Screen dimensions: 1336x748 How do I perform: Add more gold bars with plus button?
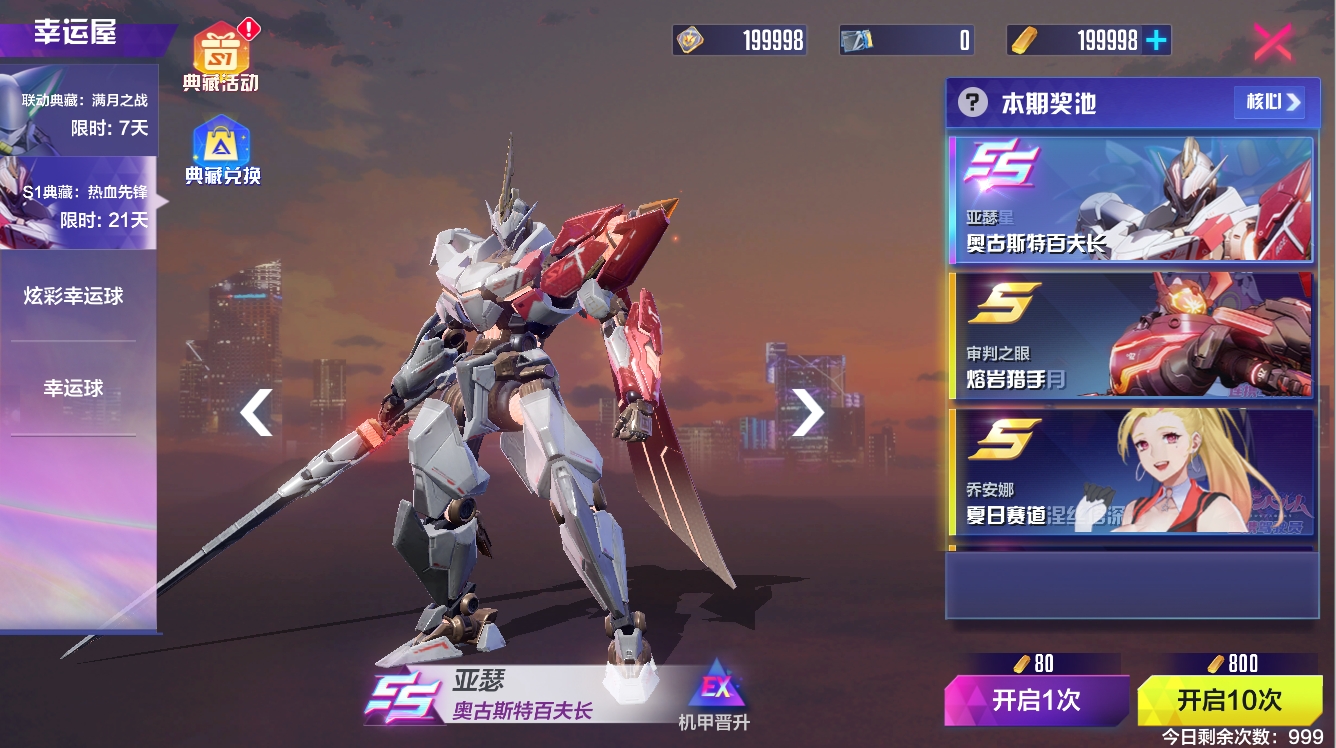point(1157,40)
